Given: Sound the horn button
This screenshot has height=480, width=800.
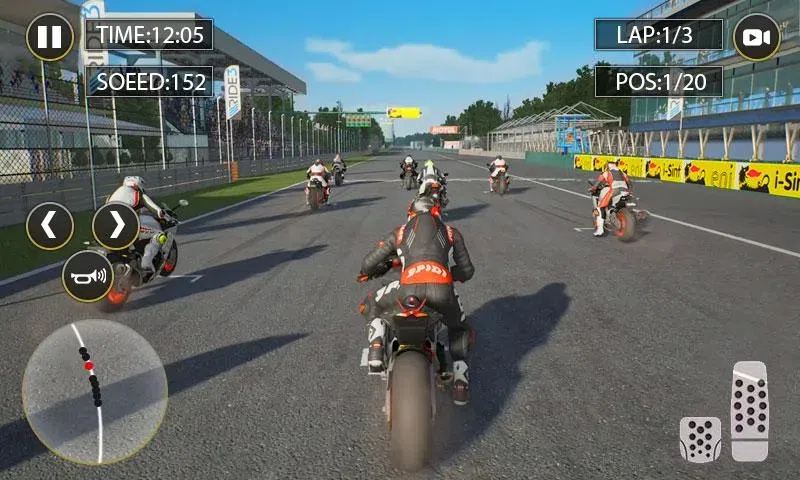Looking at the screenshot, I should tap(88, 276).
